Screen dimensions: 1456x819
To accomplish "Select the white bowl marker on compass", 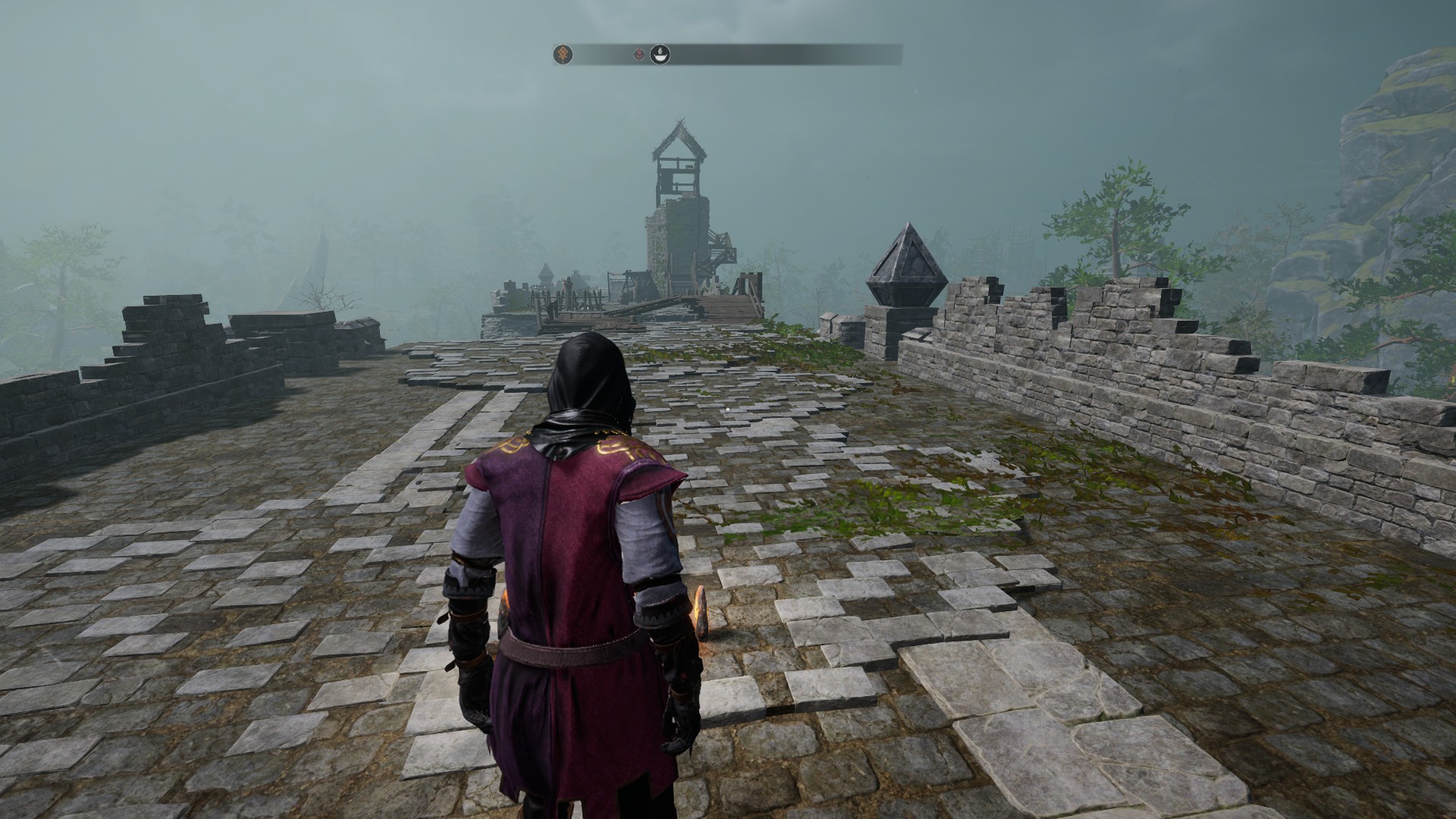I will tap(660, 54).
